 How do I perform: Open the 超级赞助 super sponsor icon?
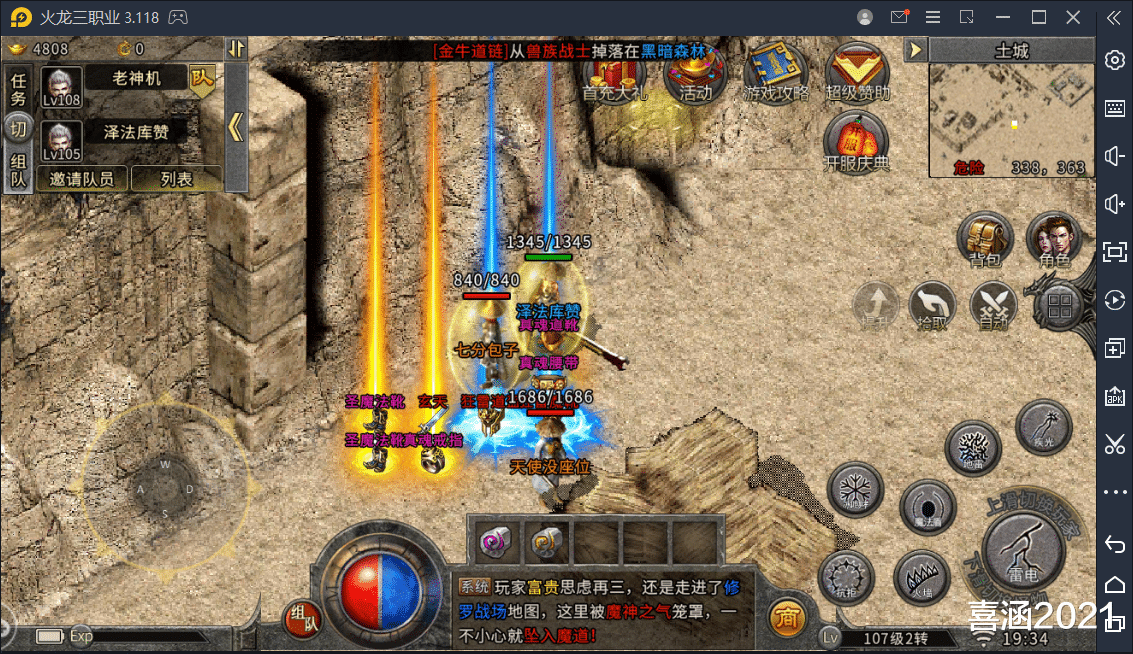(x=857, y=73)
